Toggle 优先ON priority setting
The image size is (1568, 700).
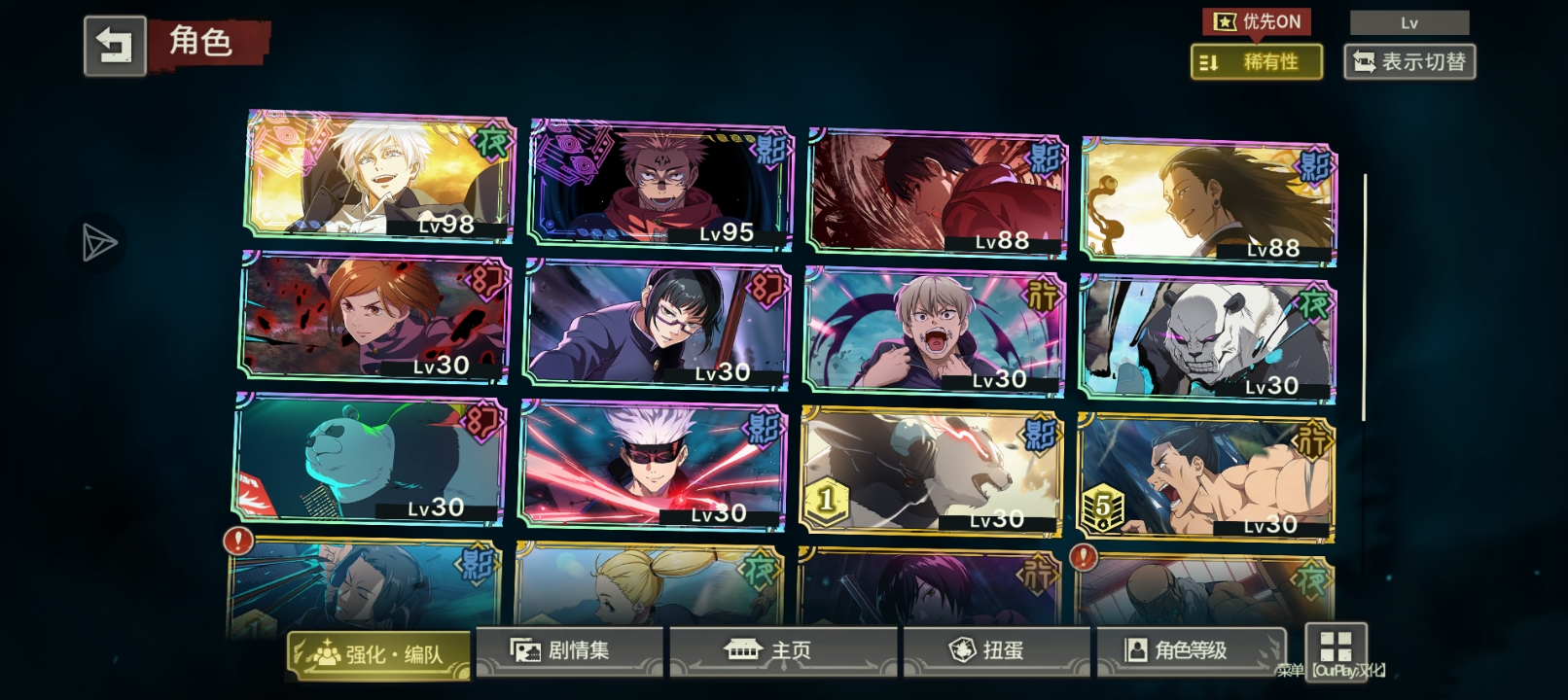coord(1256,21)
